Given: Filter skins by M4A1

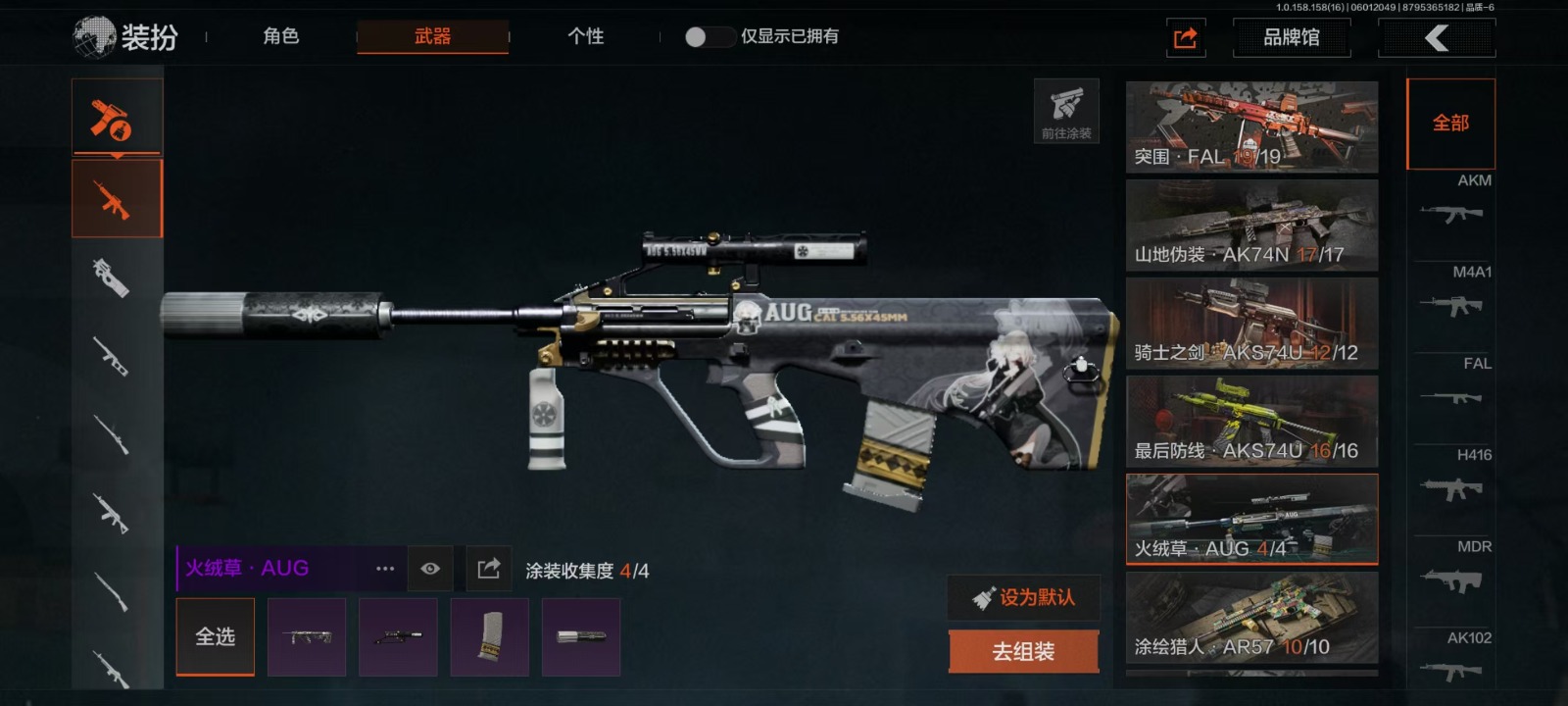Looking at the screenshot, I should pyautogui.click(x=1452, y=294).
